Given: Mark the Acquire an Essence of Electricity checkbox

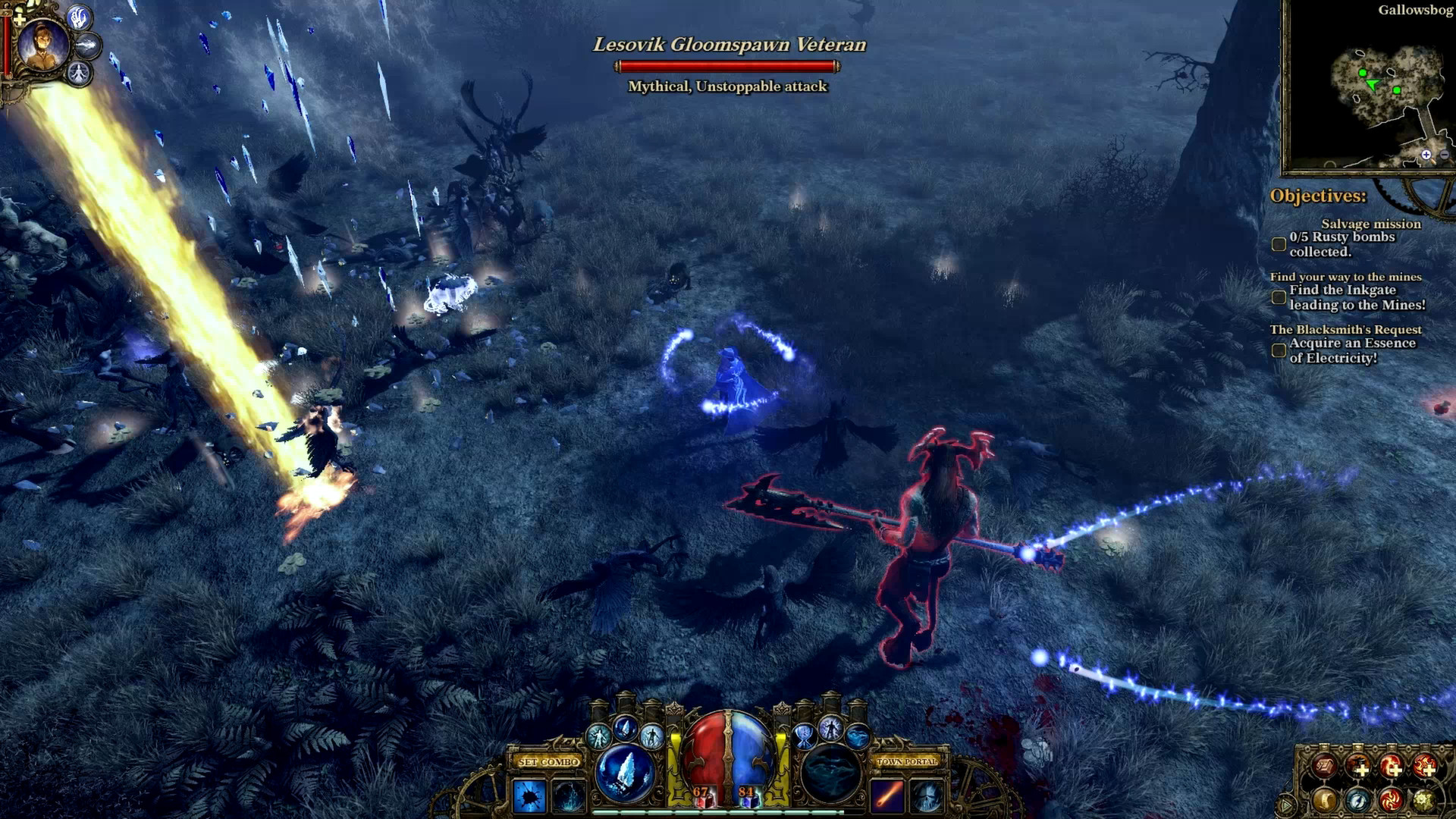Looking at the screenshot, I should [x=1278, y=350].
